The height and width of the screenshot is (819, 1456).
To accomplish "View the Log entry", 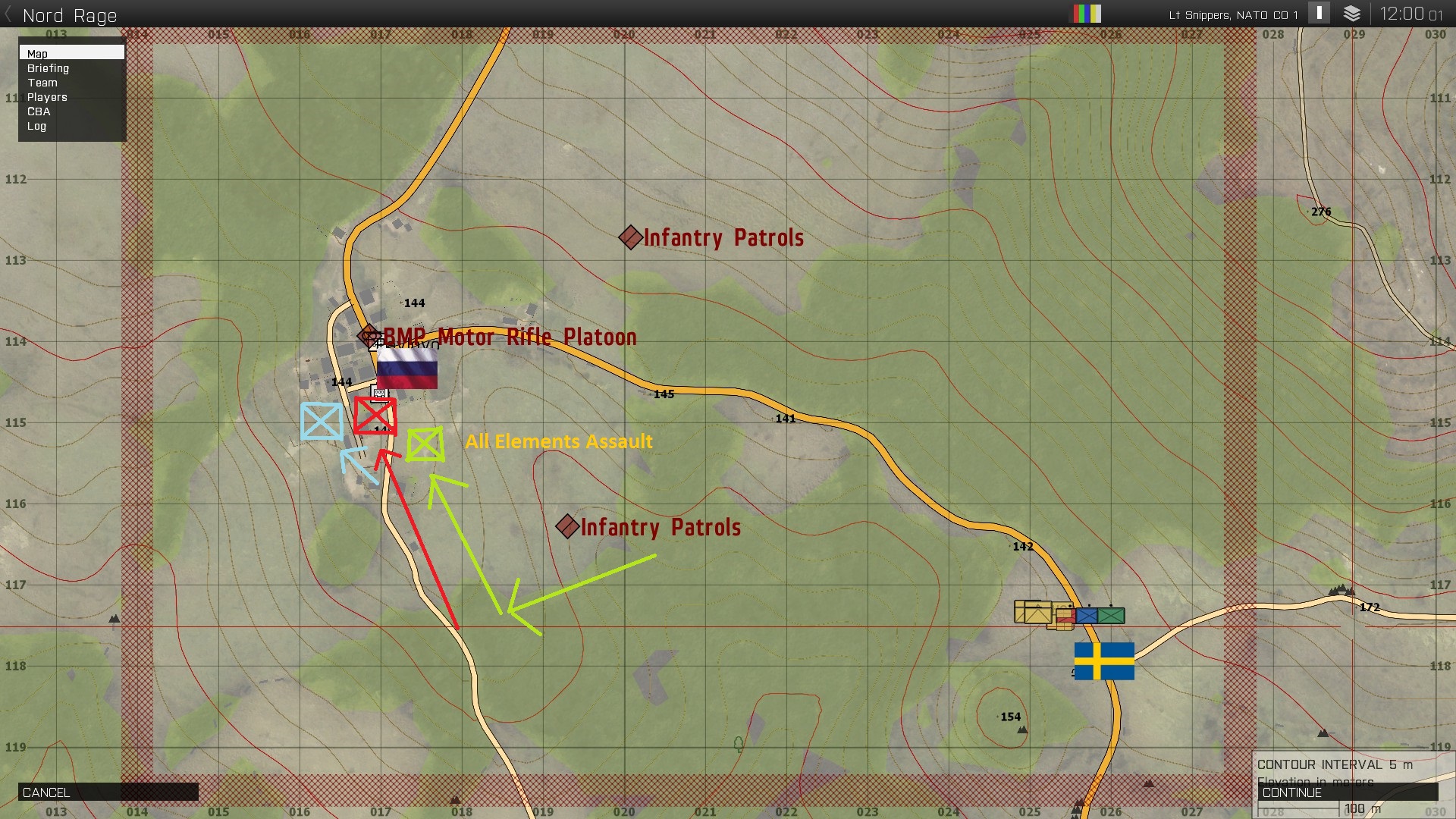I will tap(36, 126).
